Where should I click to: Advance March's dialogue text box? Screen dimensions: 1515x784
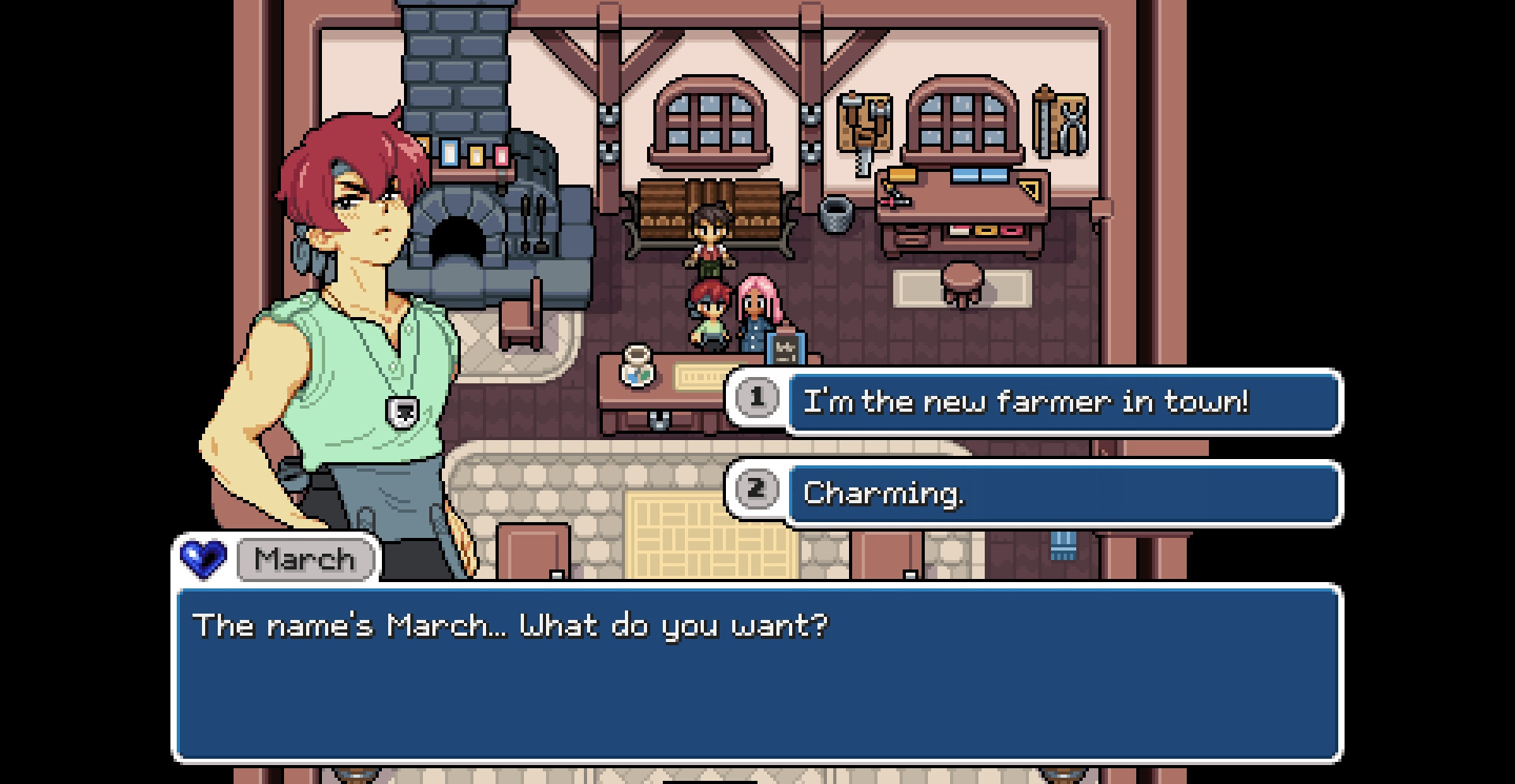pyautogui.click(x=757, y=673)
